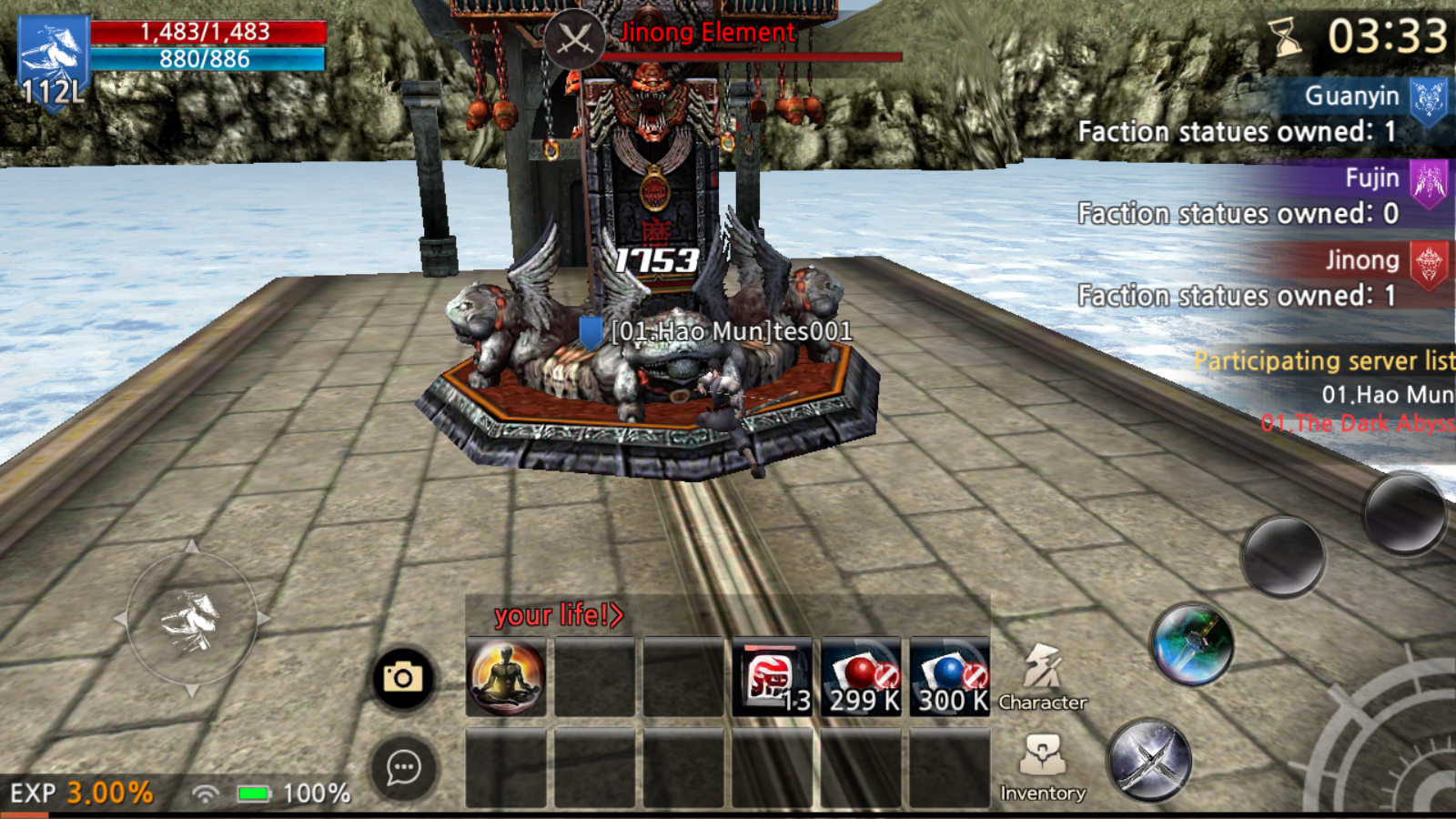Screen dimensions: 1456x819
Task: Select the Guanyin faction emblem
Action: click(1428, 98)
